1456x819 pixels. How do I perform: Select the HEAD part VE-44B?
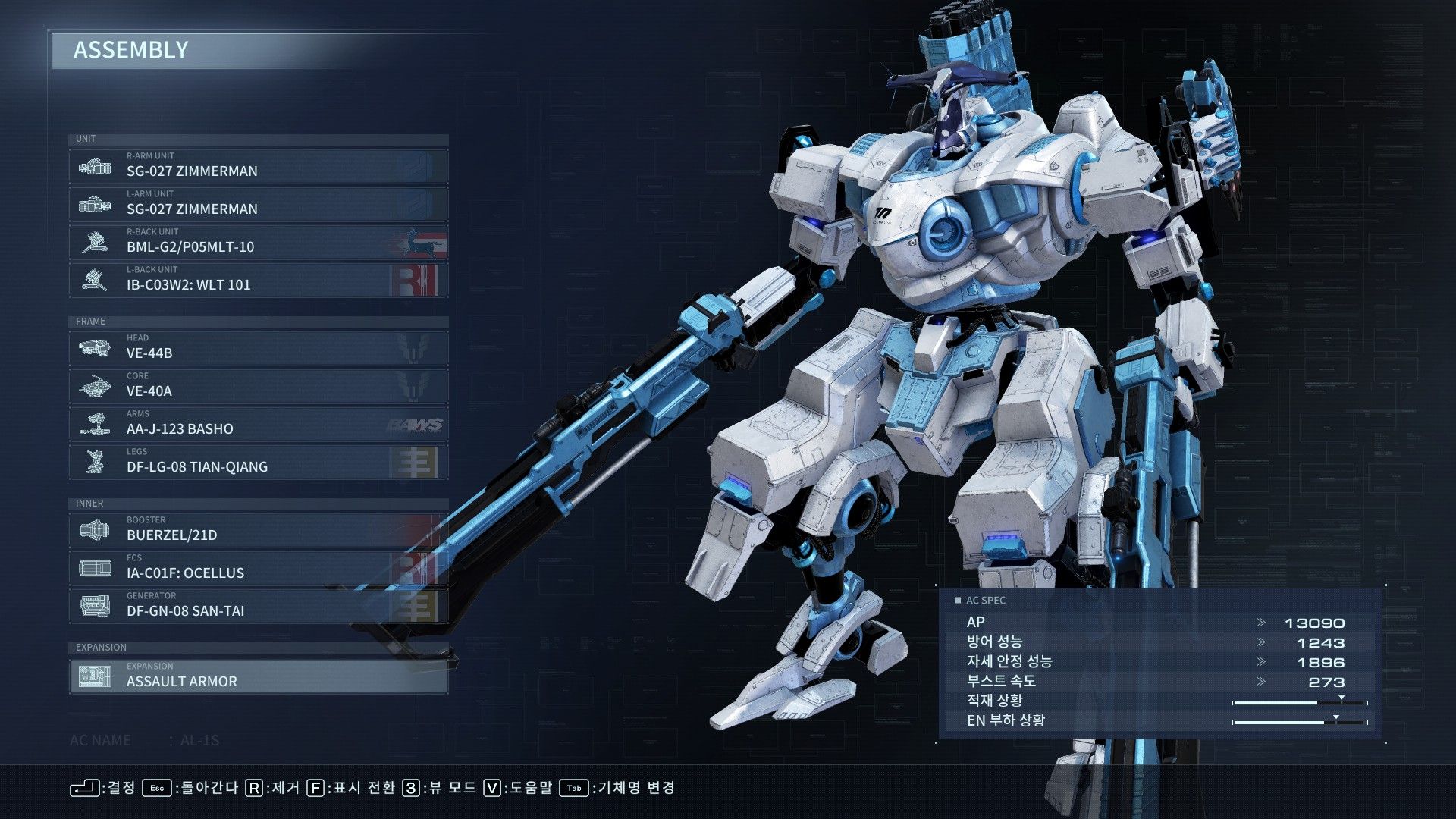pos(258,348)
